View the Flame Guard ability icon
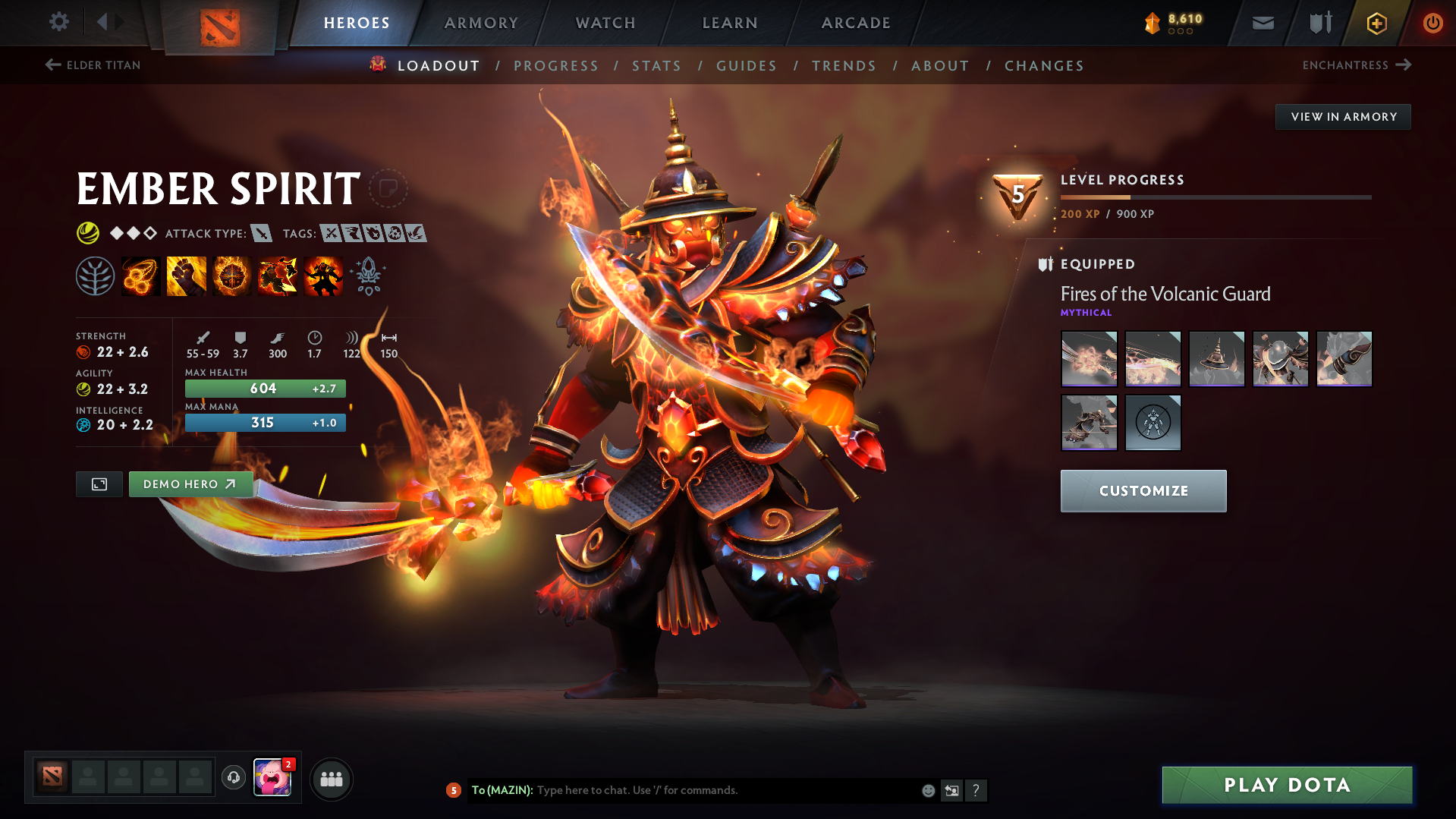 click(x=231, y=276)
